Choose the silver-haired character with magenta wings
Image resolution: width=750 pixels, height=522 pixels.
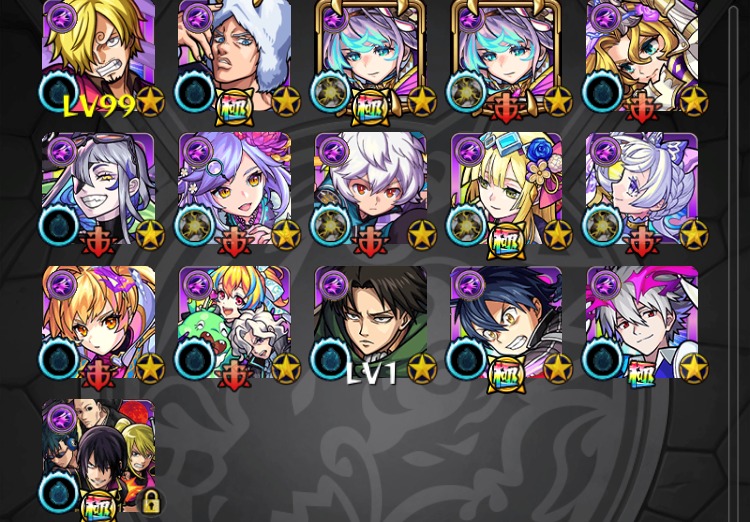[642, 323]
